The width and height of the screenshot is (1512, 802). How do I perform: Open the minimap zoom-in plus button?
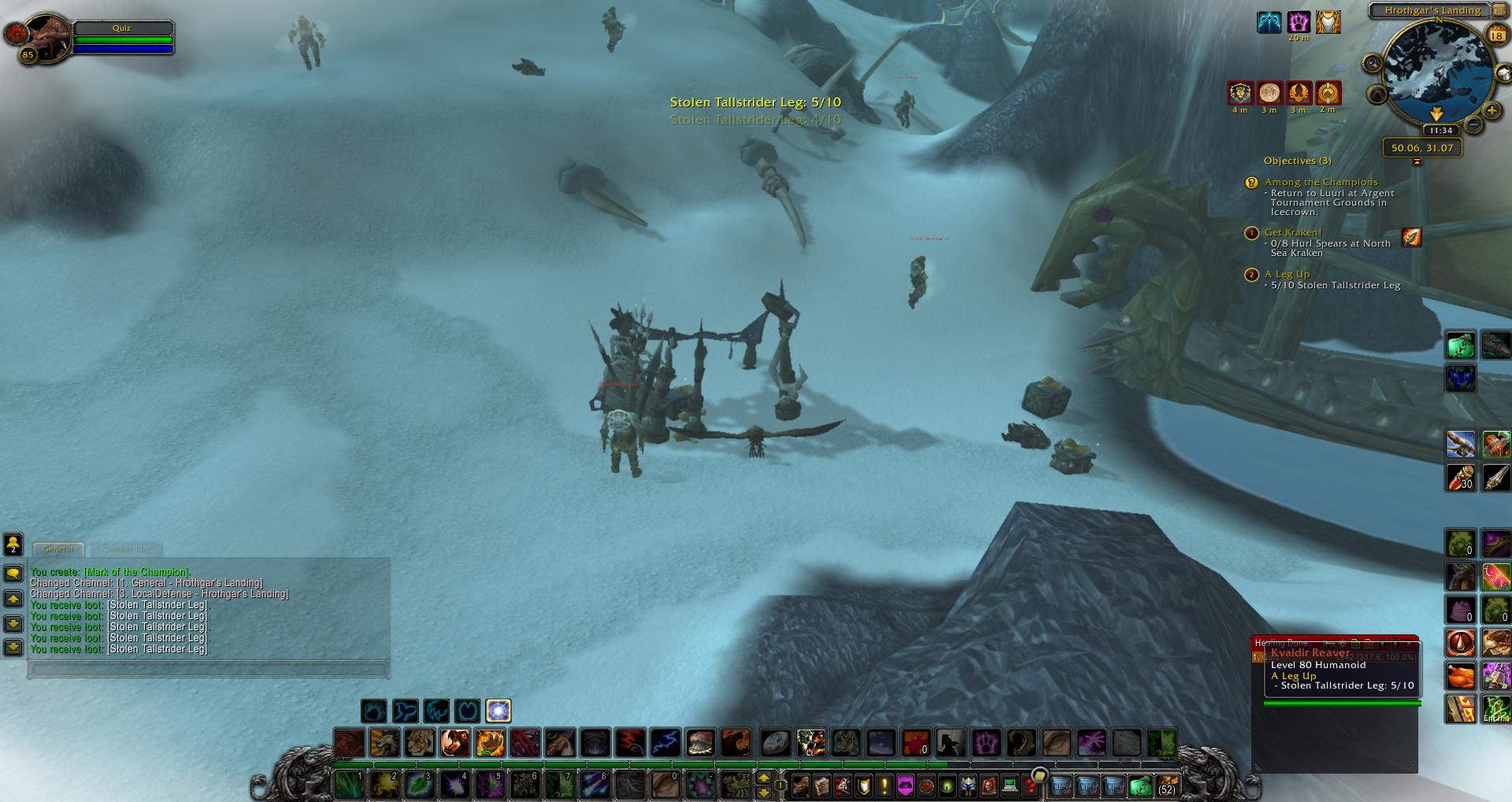1491,110
